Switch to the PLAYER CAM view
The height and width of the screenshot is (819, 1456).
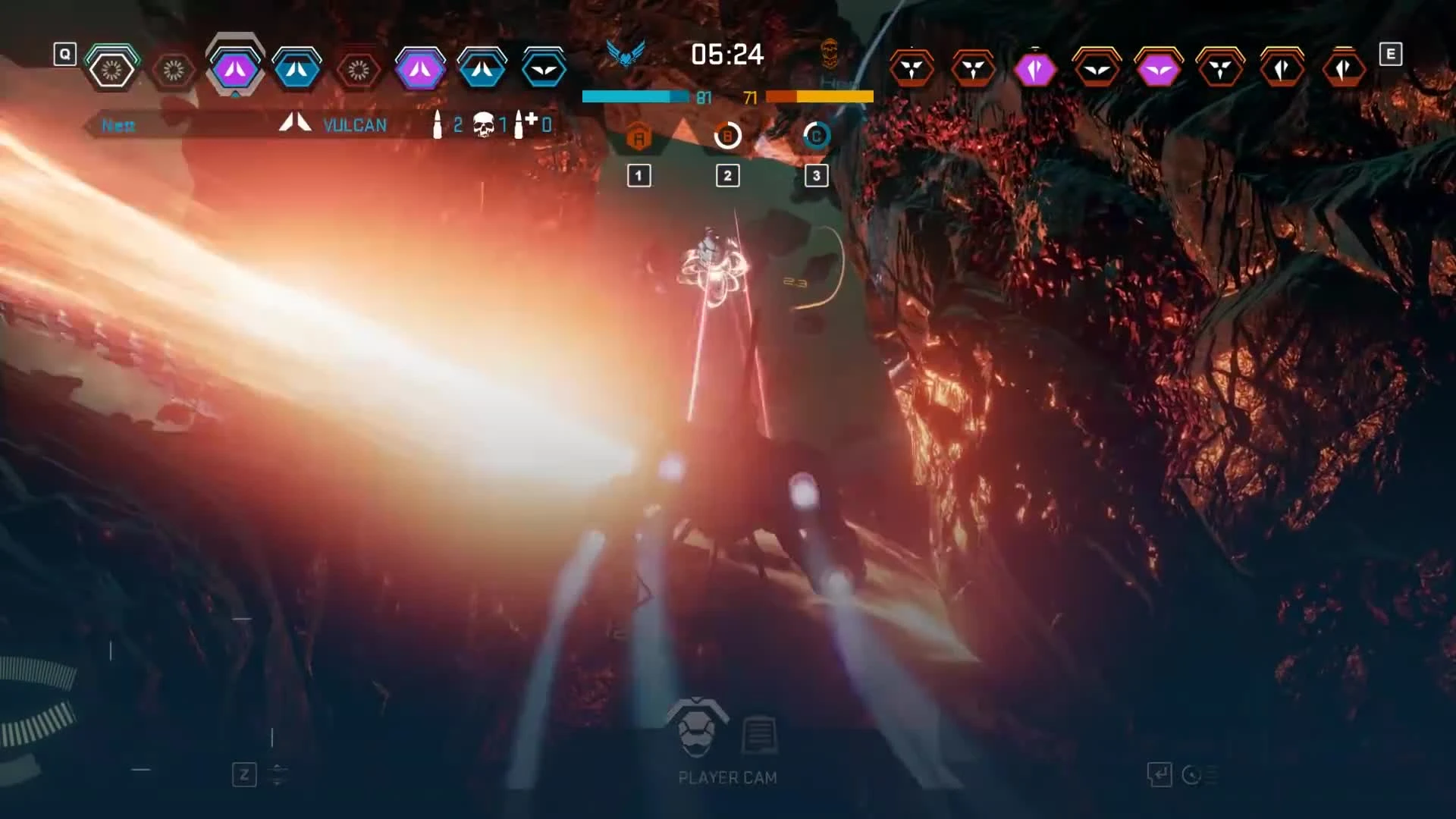[726, 777]
